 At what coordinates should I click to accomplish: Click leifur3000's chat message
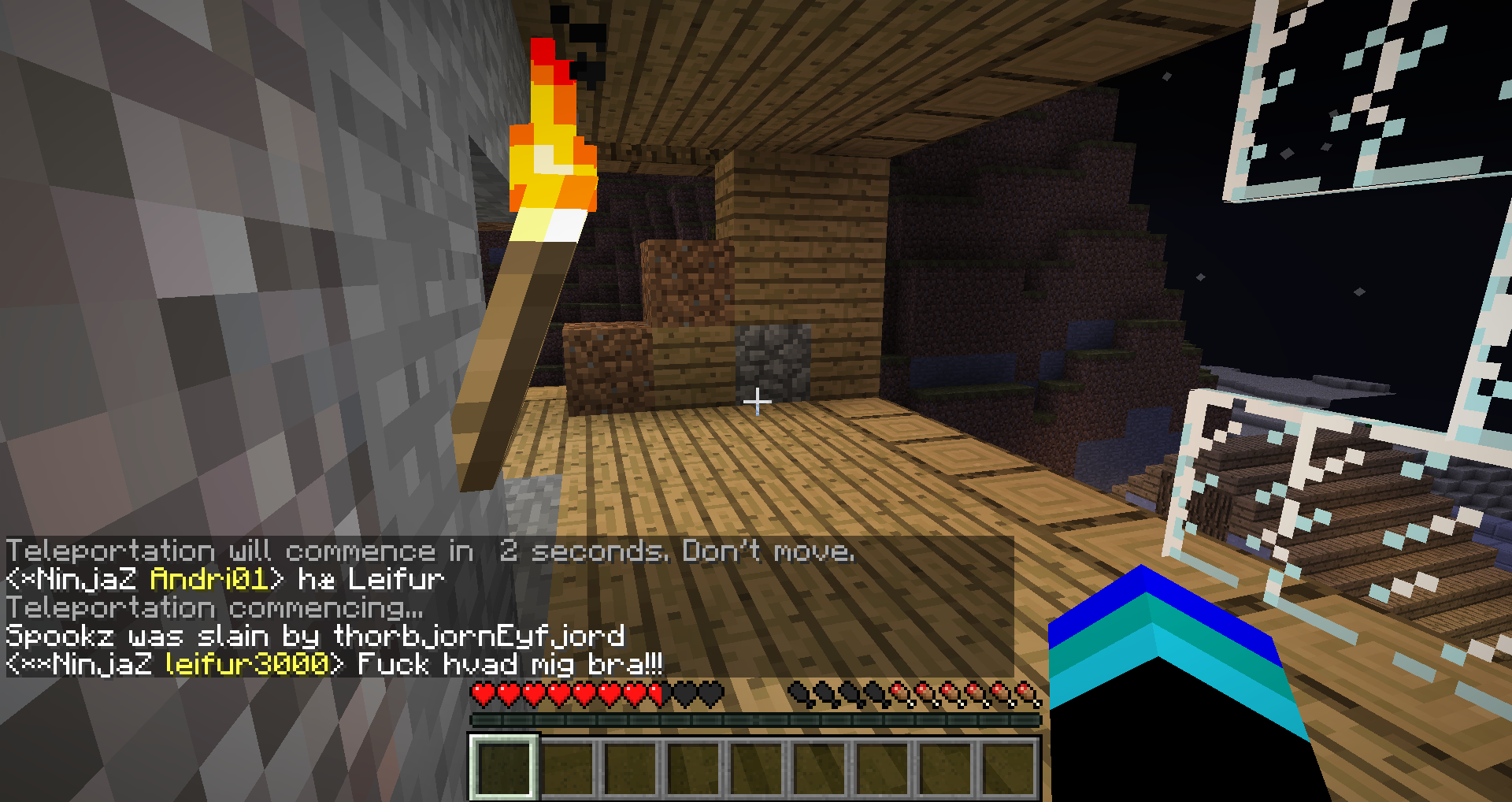pos(510,664)
